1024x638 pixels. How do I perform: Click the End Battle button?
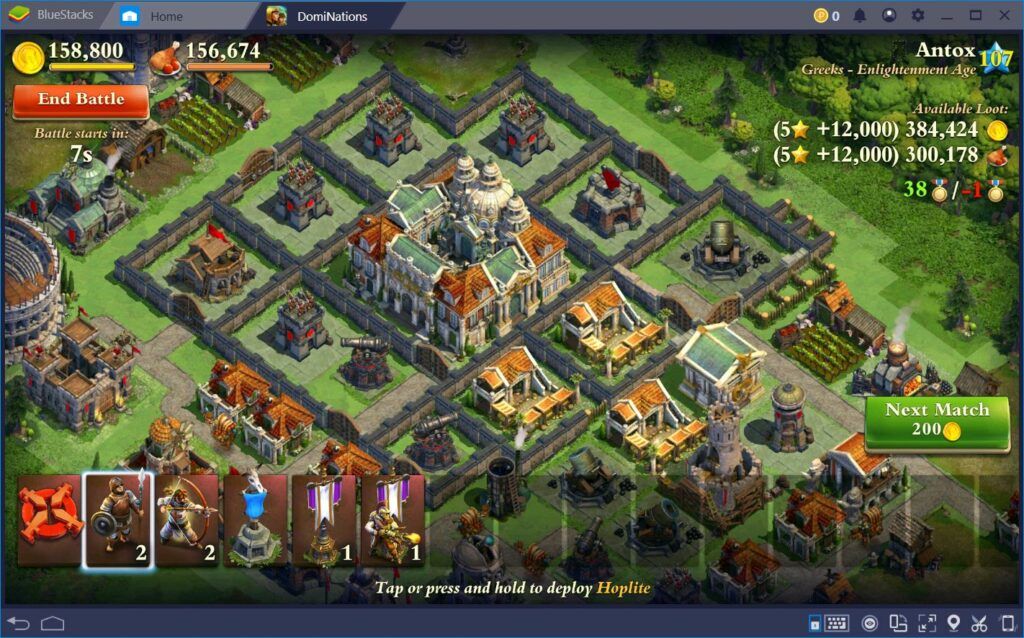coord(81,100)
